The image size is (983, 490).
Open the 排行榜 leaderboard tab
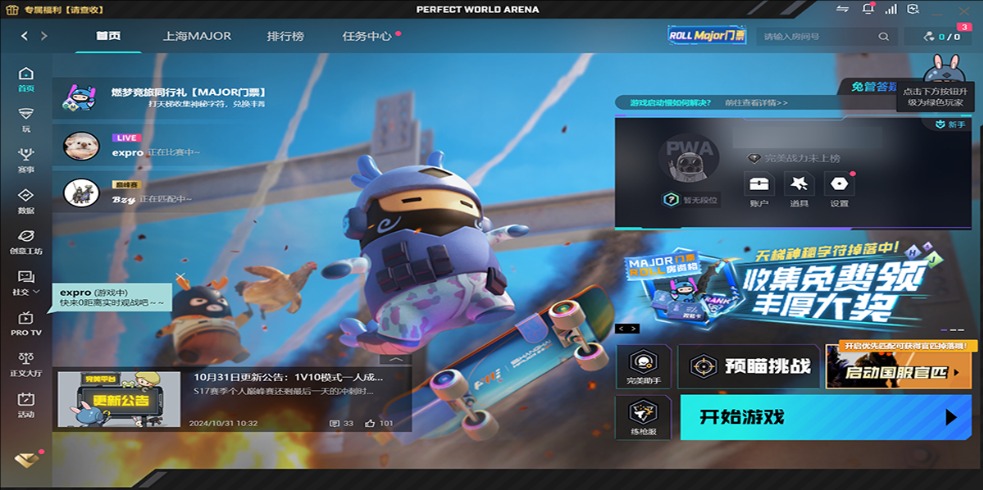click(285, 36)
